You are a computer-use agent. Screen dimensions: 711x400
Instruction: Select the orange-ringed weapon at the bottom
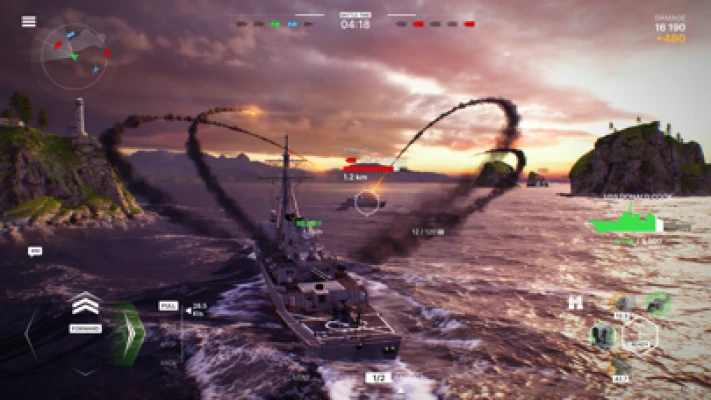(x=622, y=365)
